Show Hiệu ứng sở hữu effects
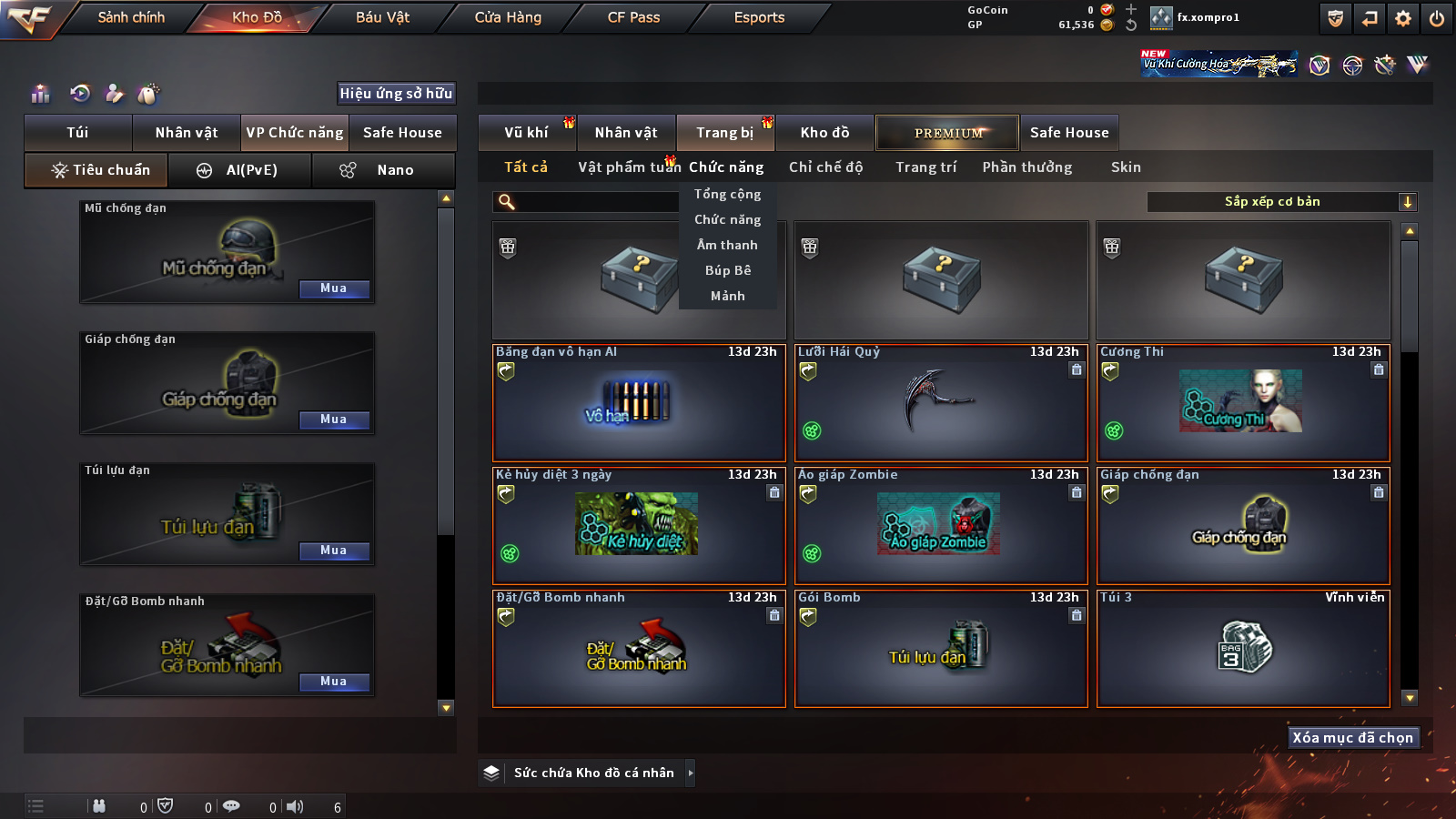Viewport: 1456px width, 819px height. 396,93
